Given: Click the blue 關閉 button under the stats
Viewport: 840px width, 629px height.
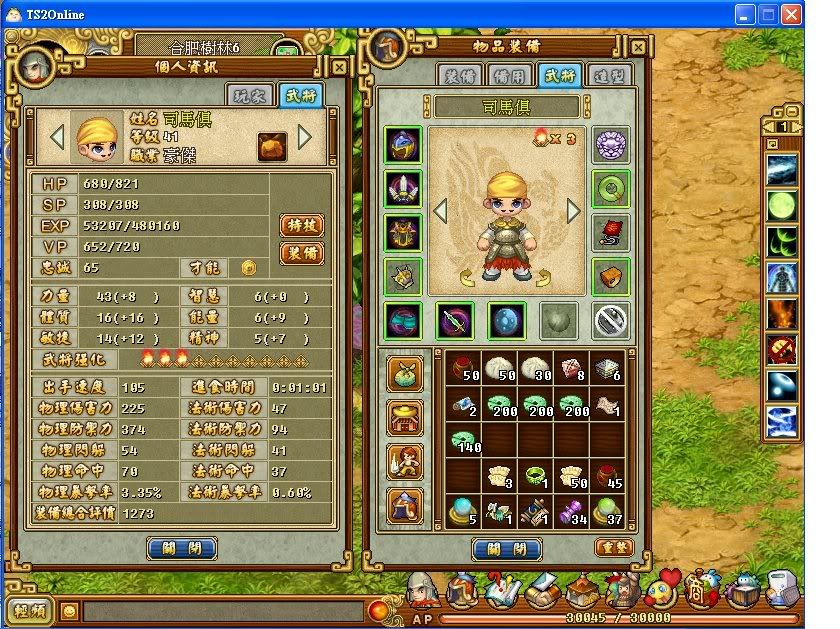Looking at the screenshot, I should click(x=181, y=548).
